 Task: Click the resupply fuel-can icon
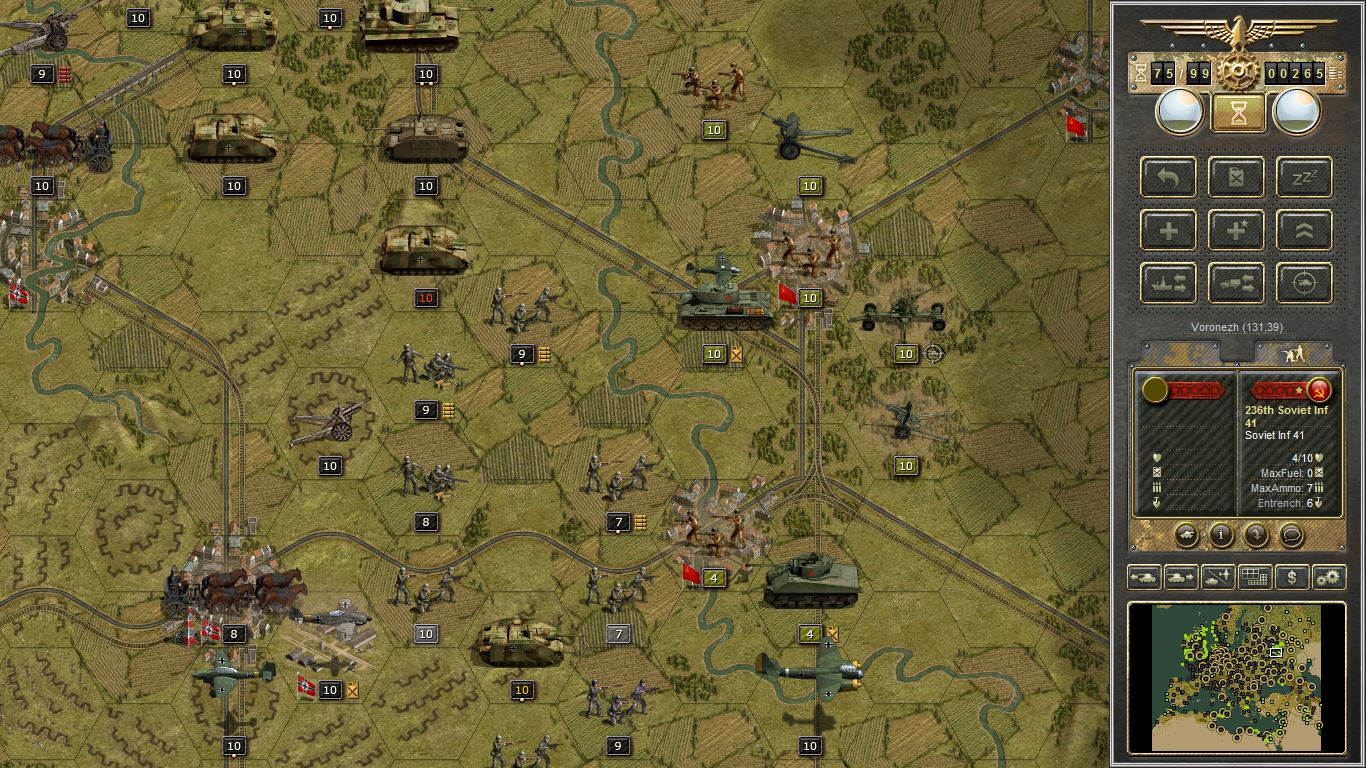click(x=1236, y=177)
